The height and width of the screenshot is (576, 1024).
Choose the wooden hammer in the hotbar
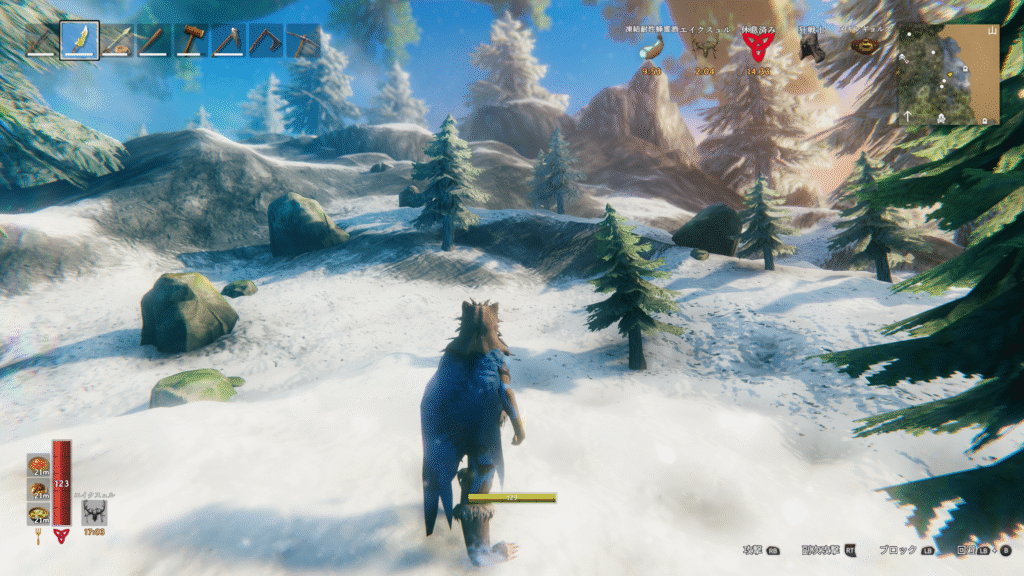click(x=191, y=41)
